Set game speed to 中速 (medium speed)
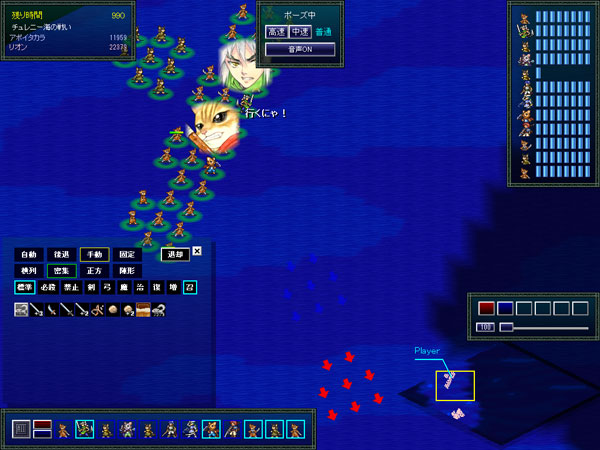Screen dimensions: 600x450 (x=298, y=32)
